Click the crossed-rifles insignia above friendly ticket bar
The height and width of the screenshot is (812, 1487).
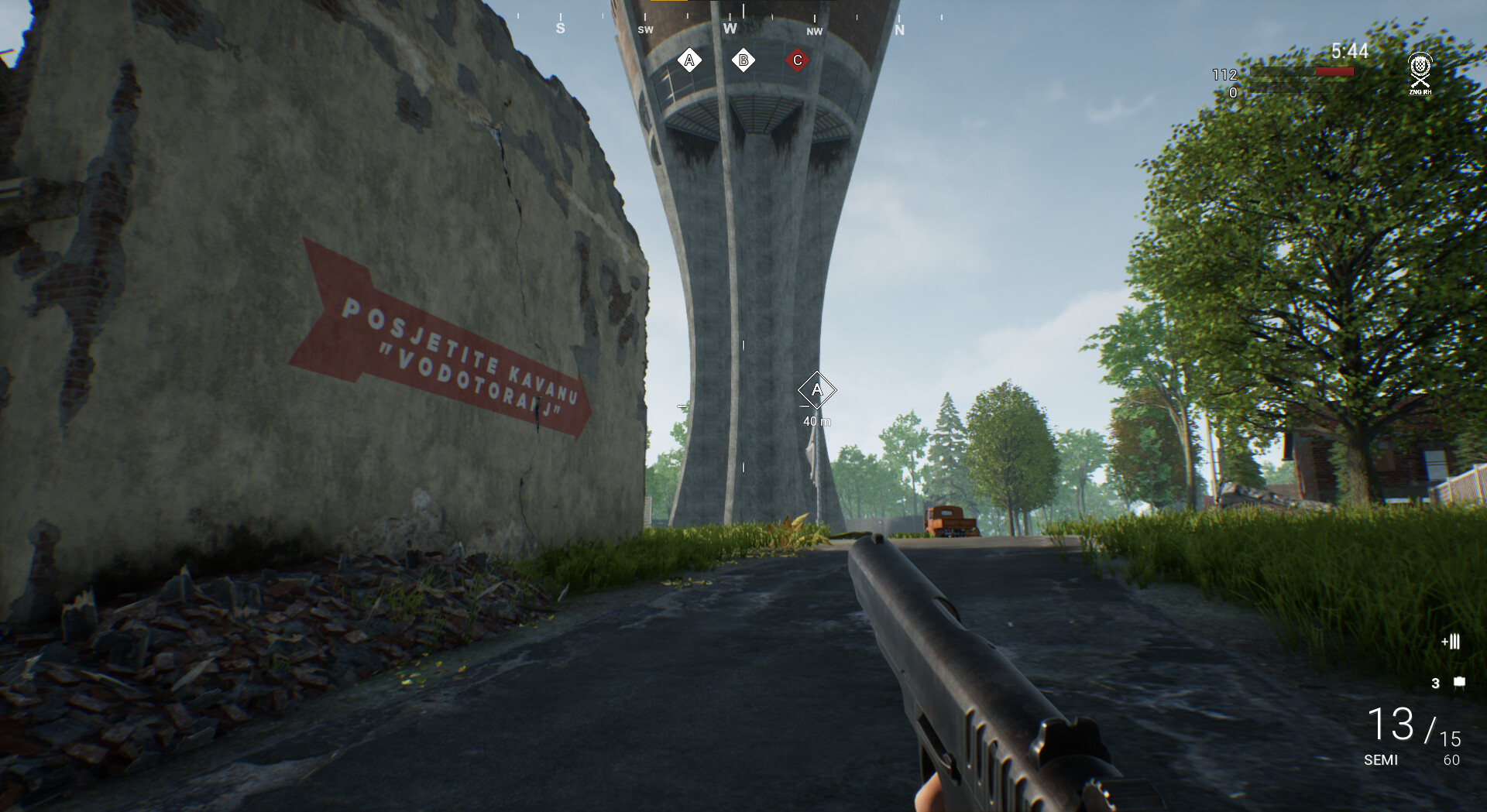(1420, 84)
